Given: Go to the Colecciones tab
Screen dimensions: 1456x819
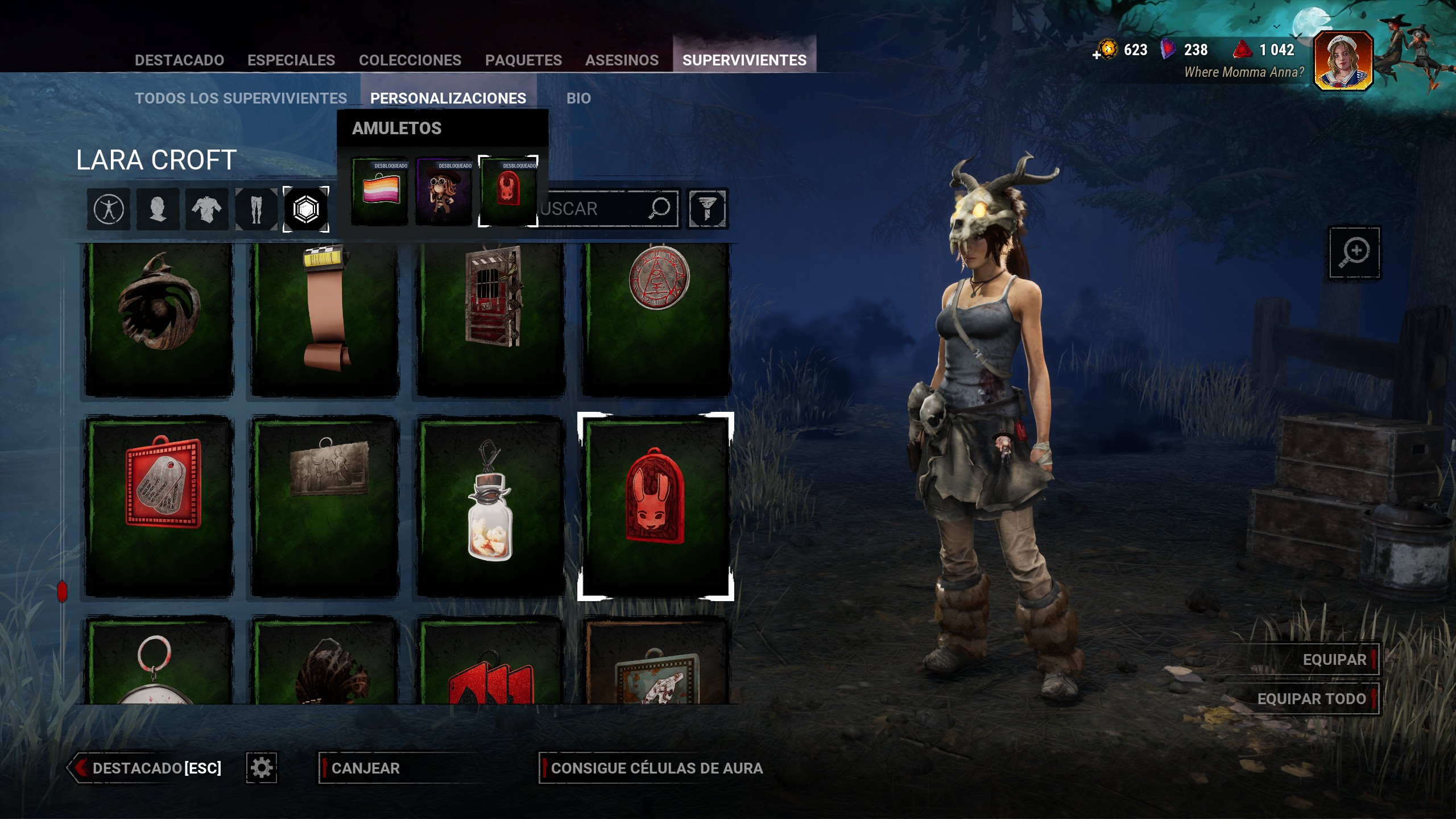Looking at the screenshot, I should [x=410, y=60].
